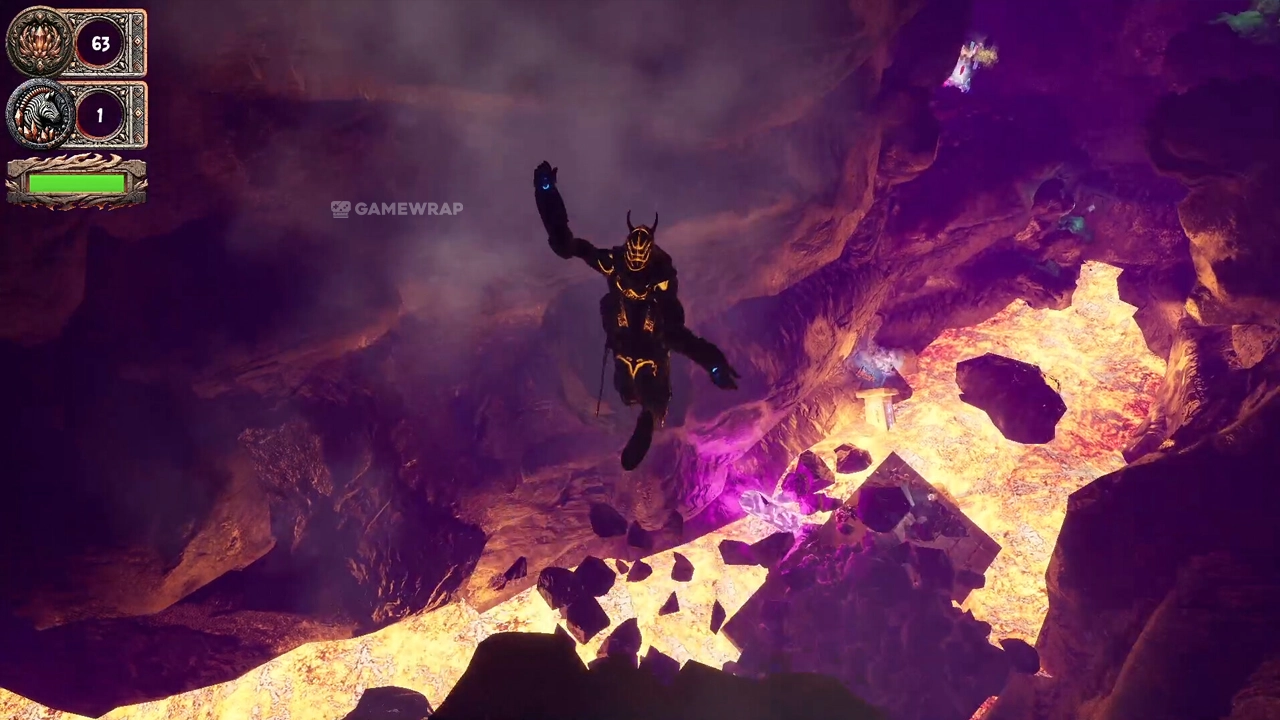This screenshot has height=720, width=1280.
Task: Select the zebra head emblem icon
Action: coord(39,115)
